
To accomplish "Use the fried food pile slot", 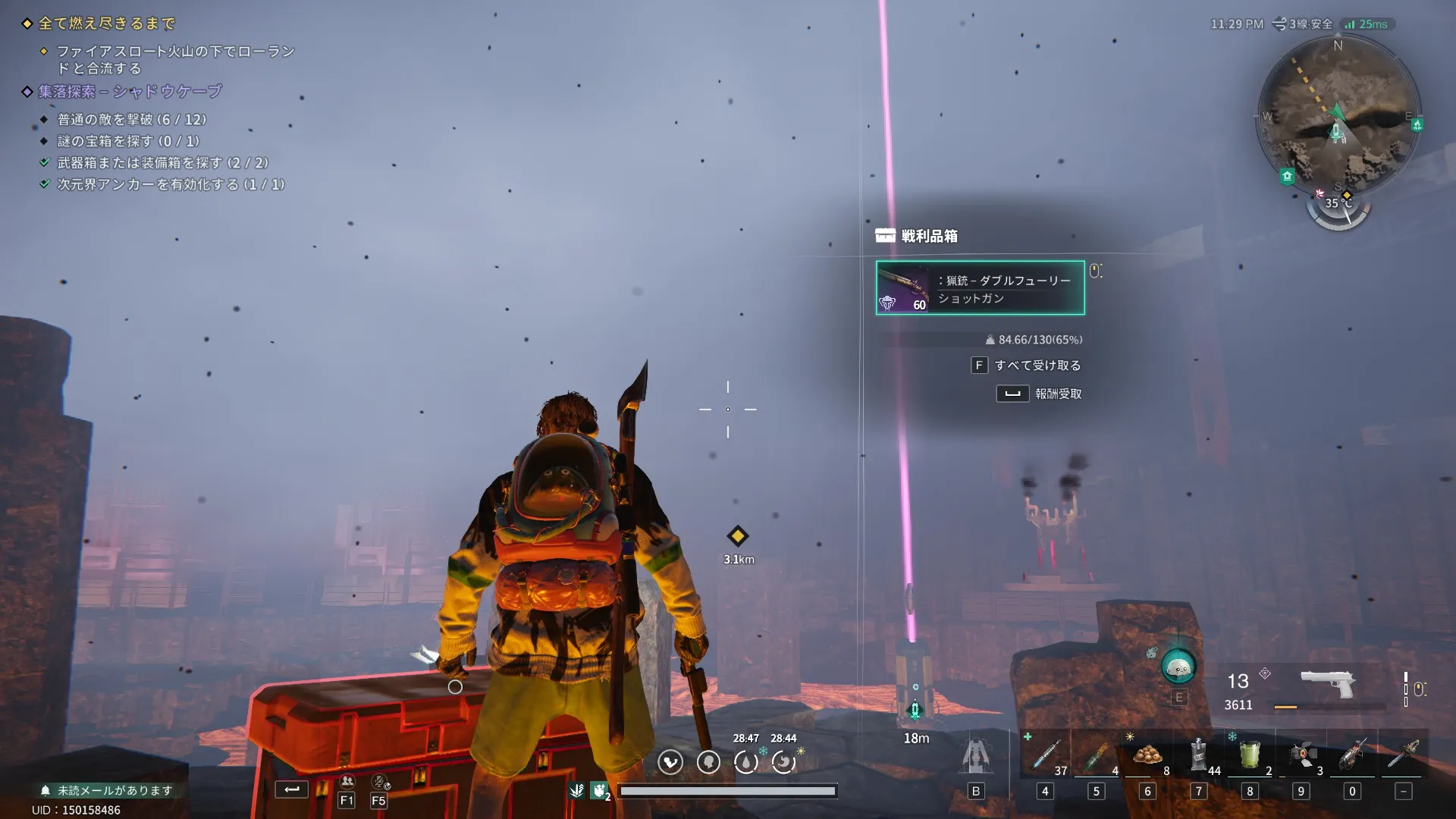I will 1147,755.
